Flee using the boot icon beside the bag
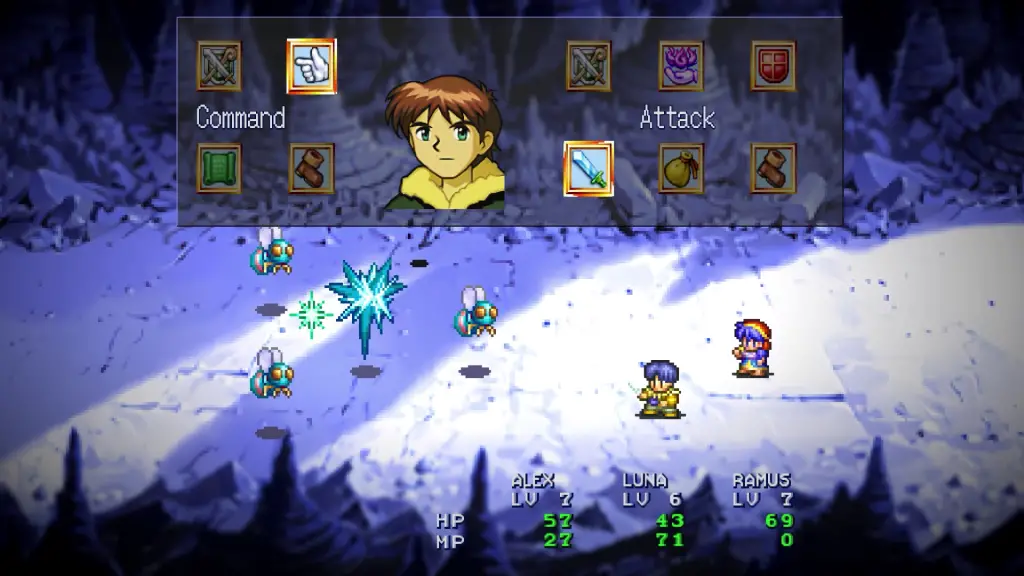 click(x=773, y=168)
